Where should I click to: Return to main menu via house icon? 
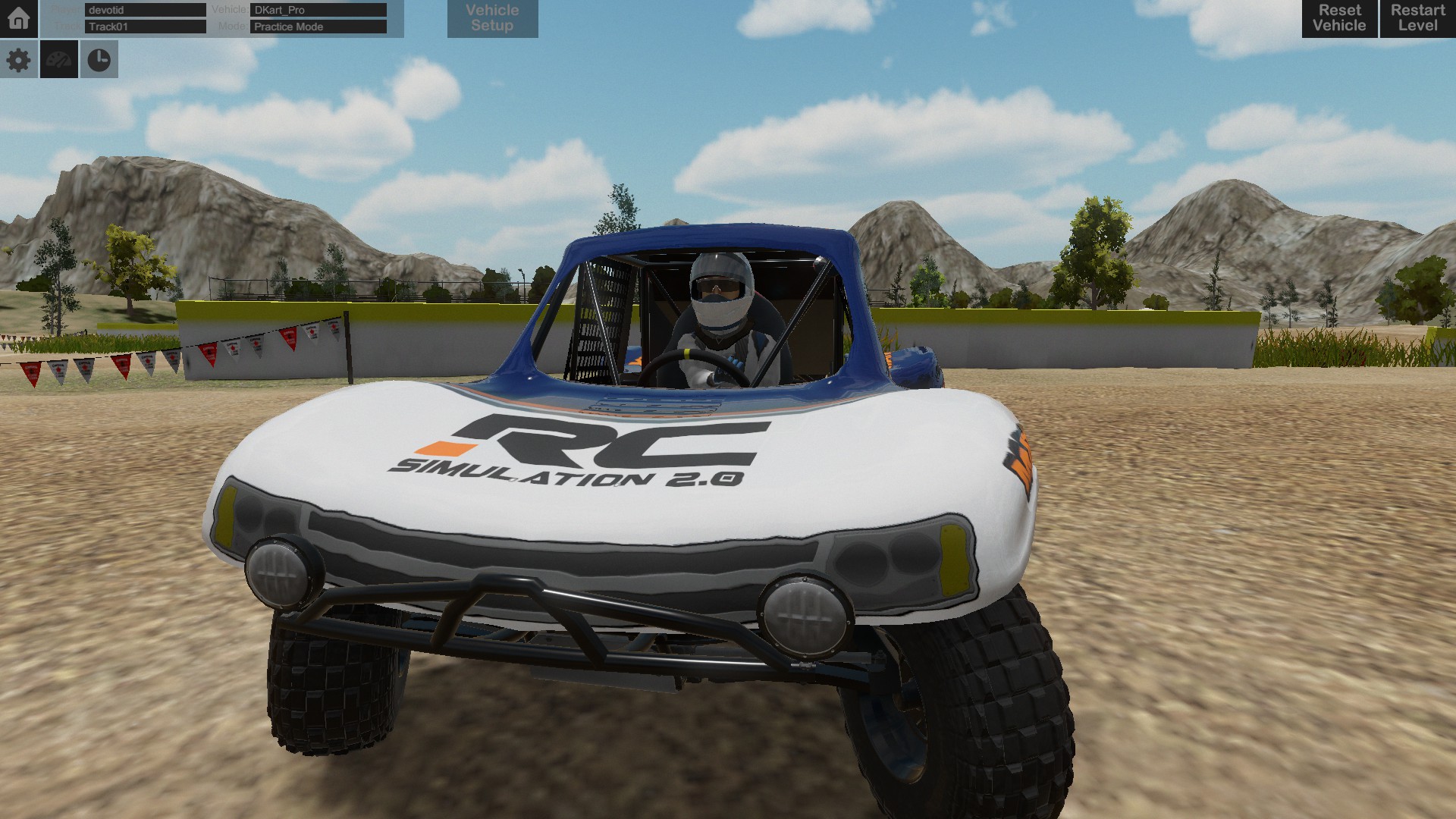coord(18,18)
